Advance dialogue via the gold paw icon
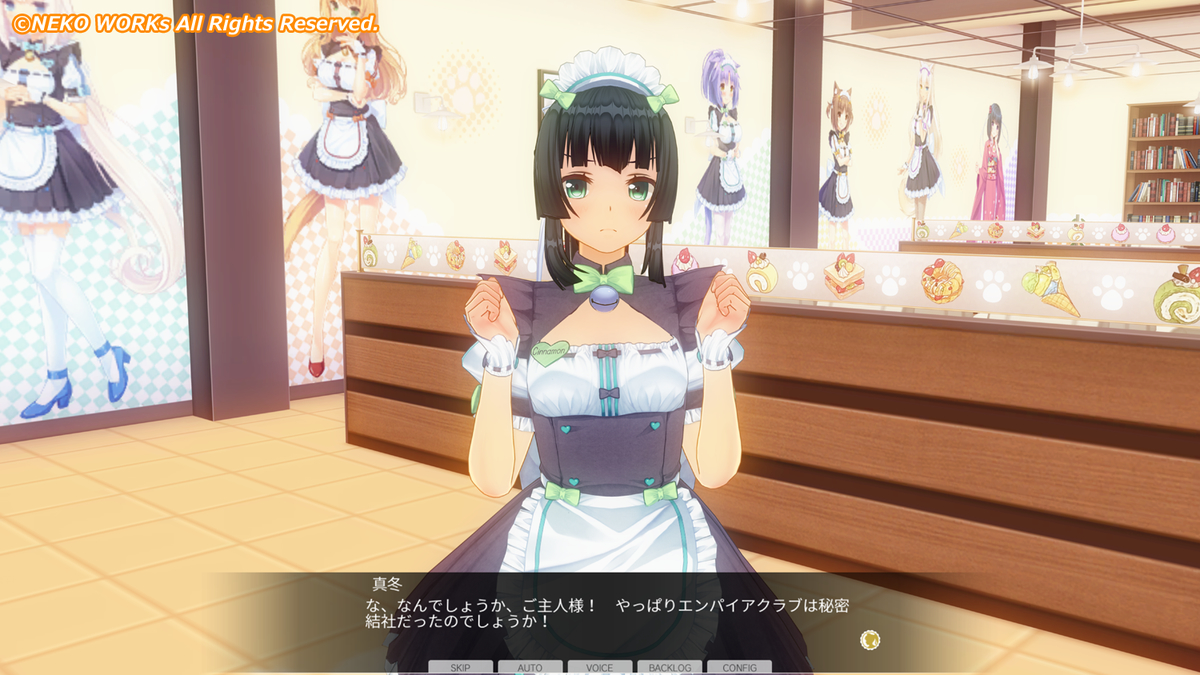 870,639
